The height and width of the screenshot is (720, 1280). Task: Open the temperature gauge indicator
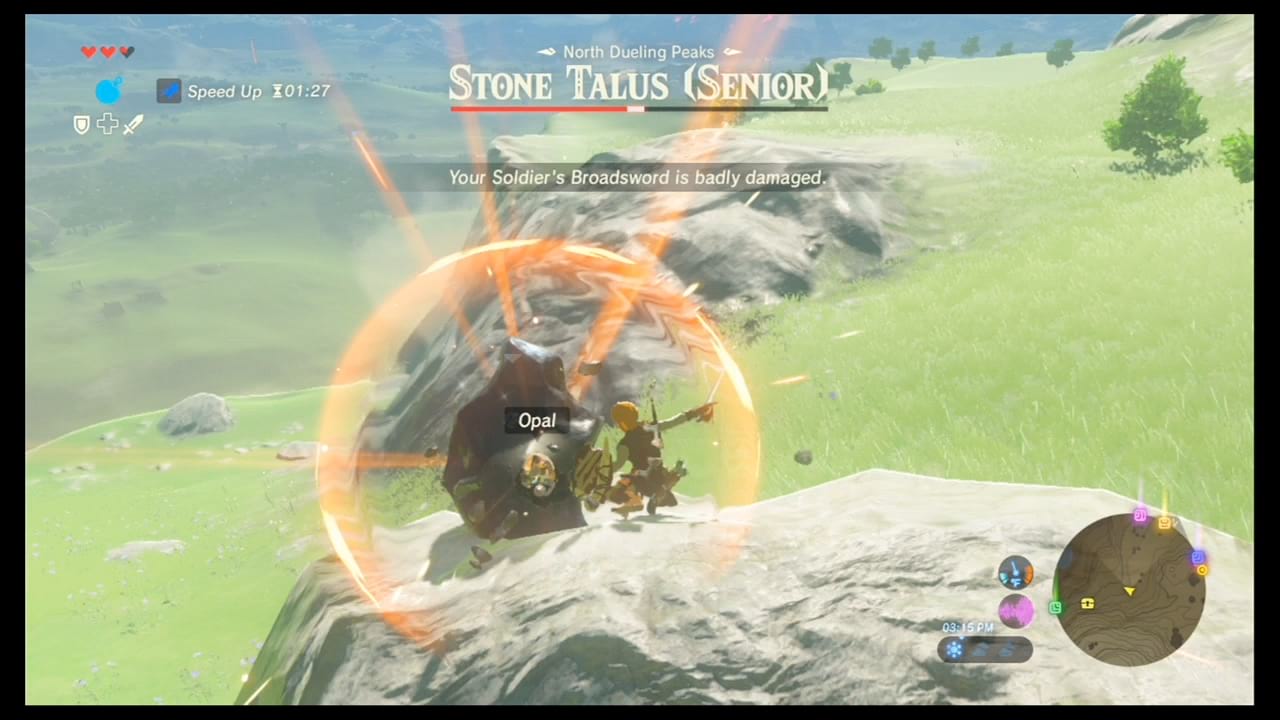click(x=1015, y=572)
